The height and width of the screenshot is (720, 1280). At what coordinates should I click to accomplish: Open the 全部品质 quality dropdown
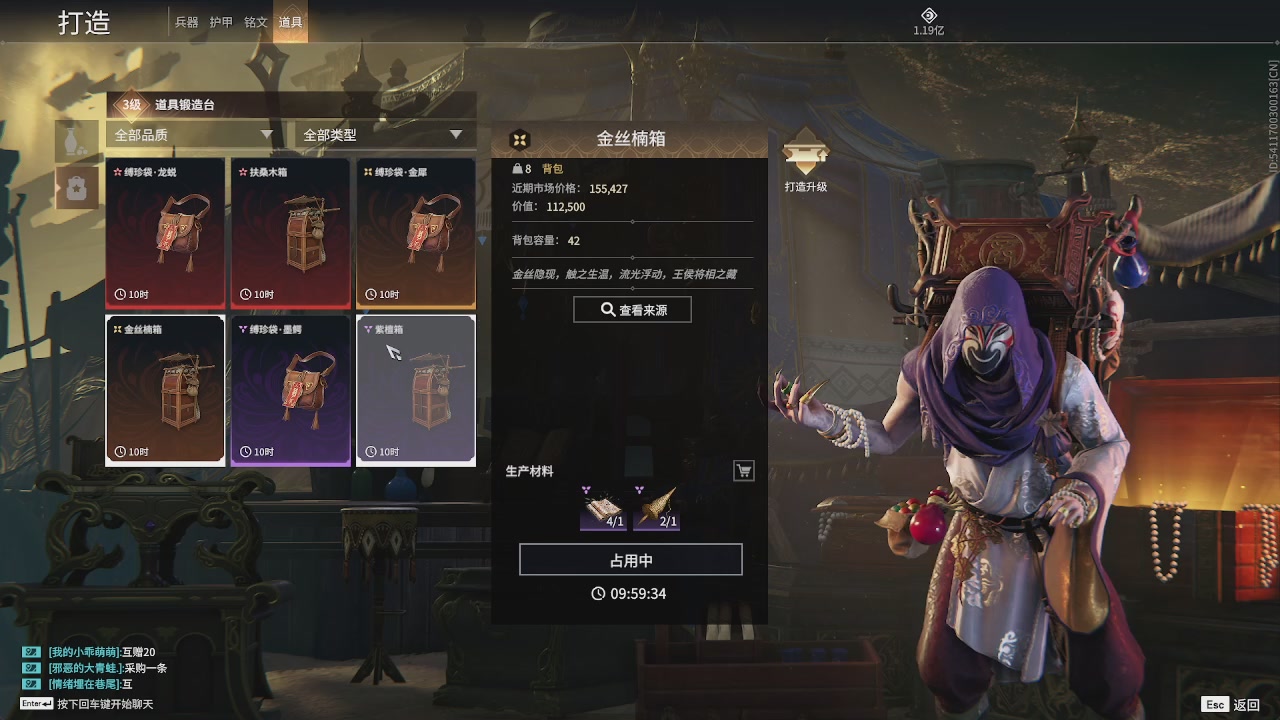pyautogui.click(x=190, y=133)
